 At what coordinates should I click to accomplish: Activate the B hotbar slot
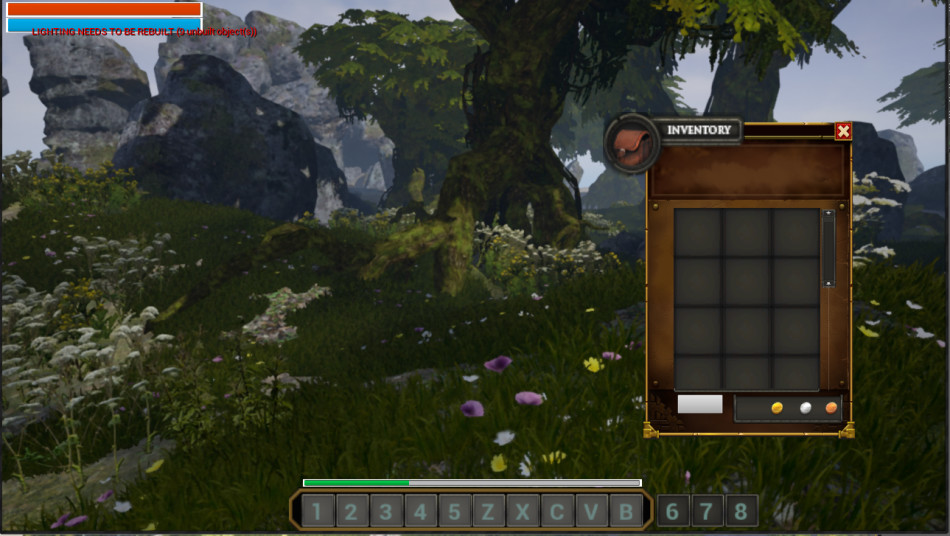[x=626, y=512]
